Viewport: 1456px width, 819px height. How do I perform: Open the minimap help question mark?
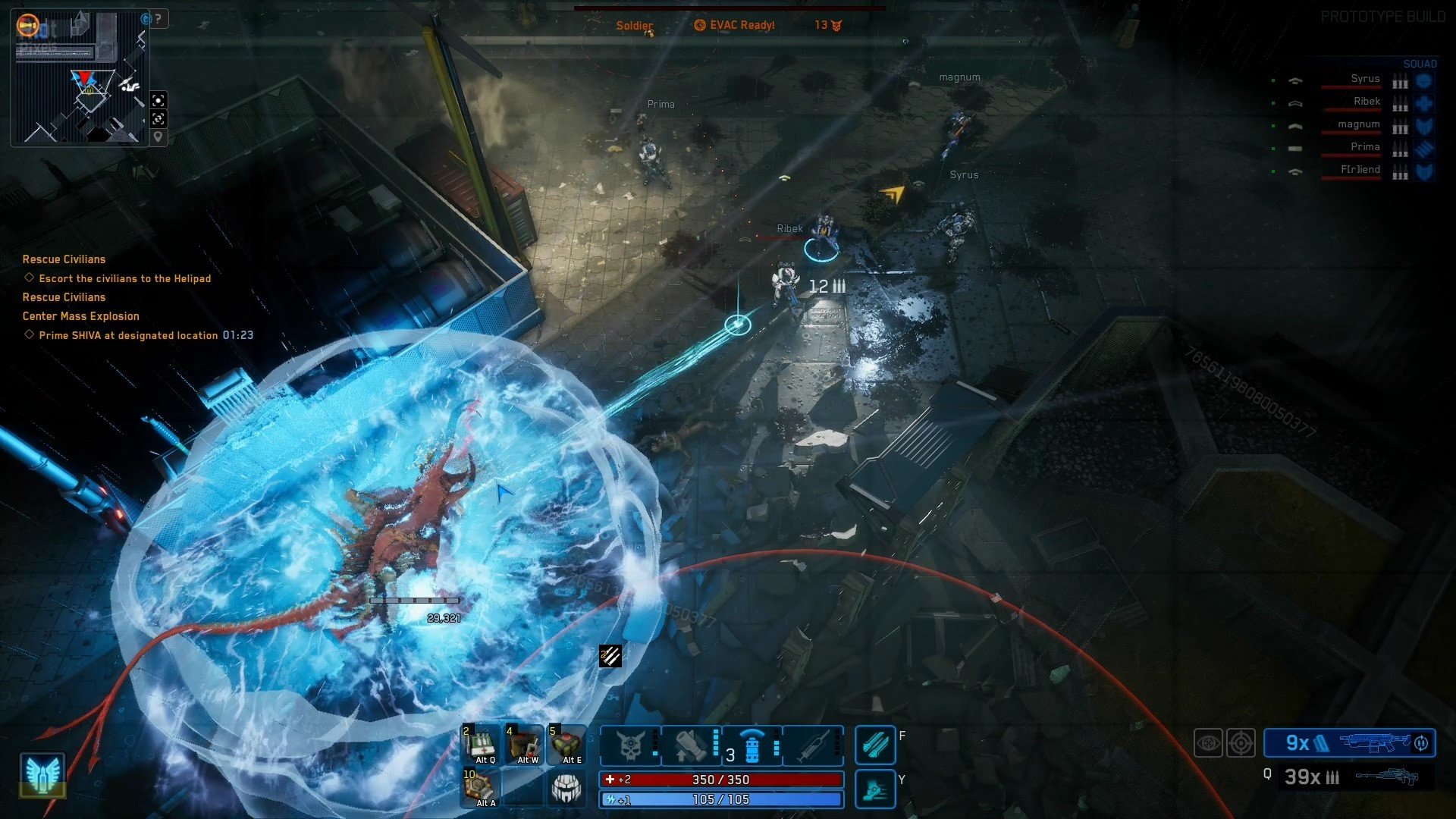158,19
